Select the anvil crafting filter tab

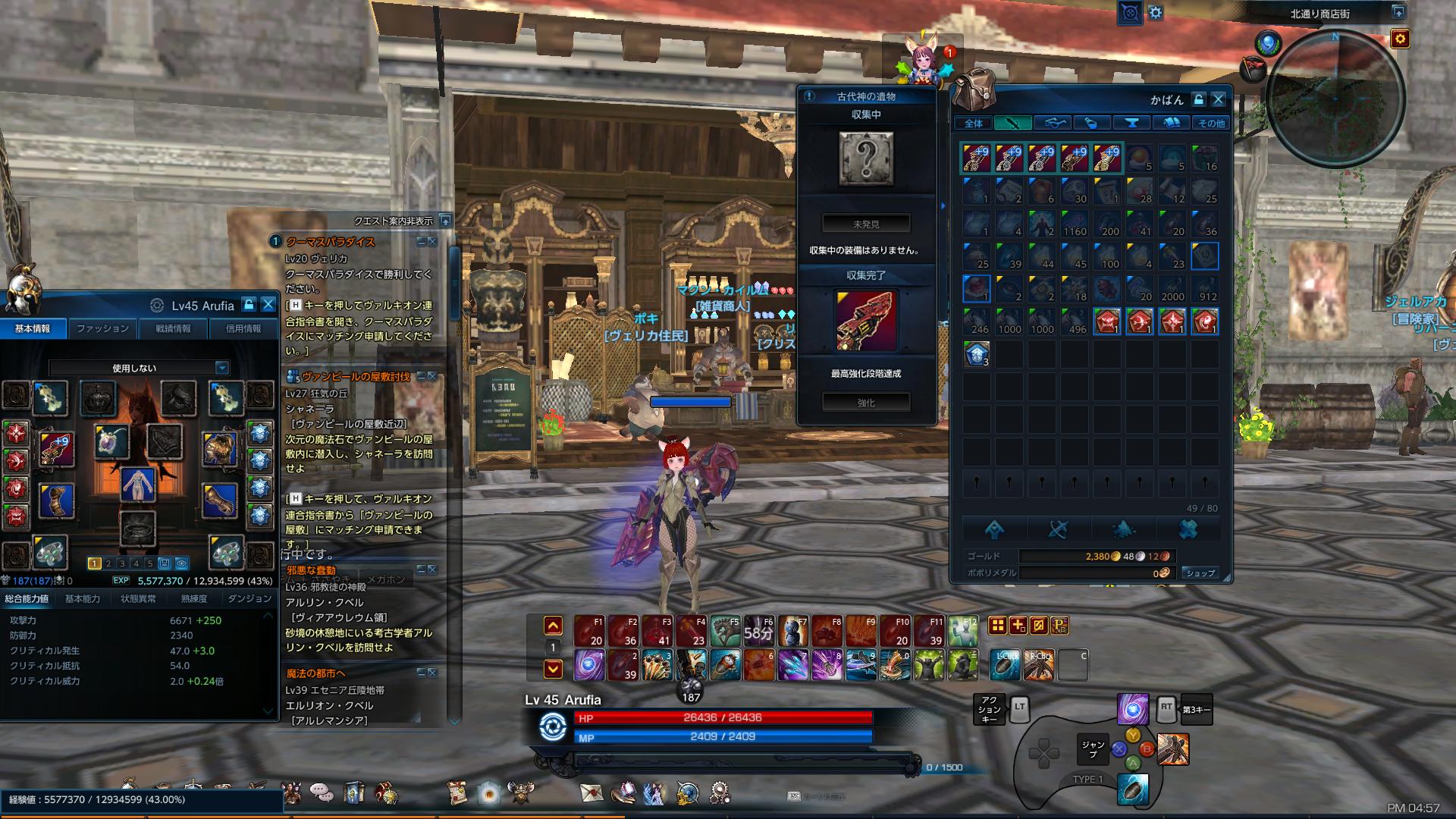[1131, 122]
